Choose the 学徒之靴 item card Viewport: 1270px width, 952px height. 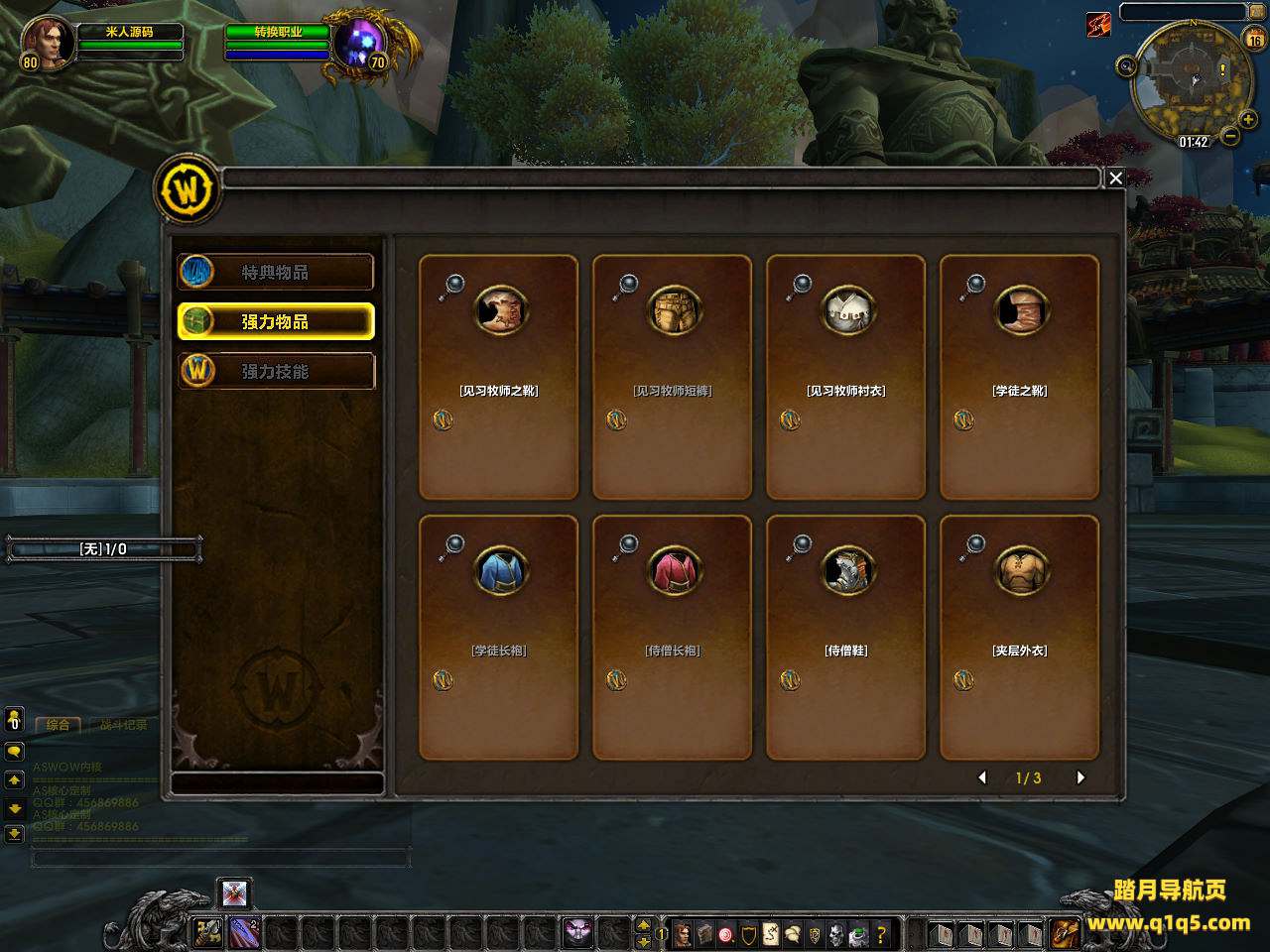pos(1019,377)
